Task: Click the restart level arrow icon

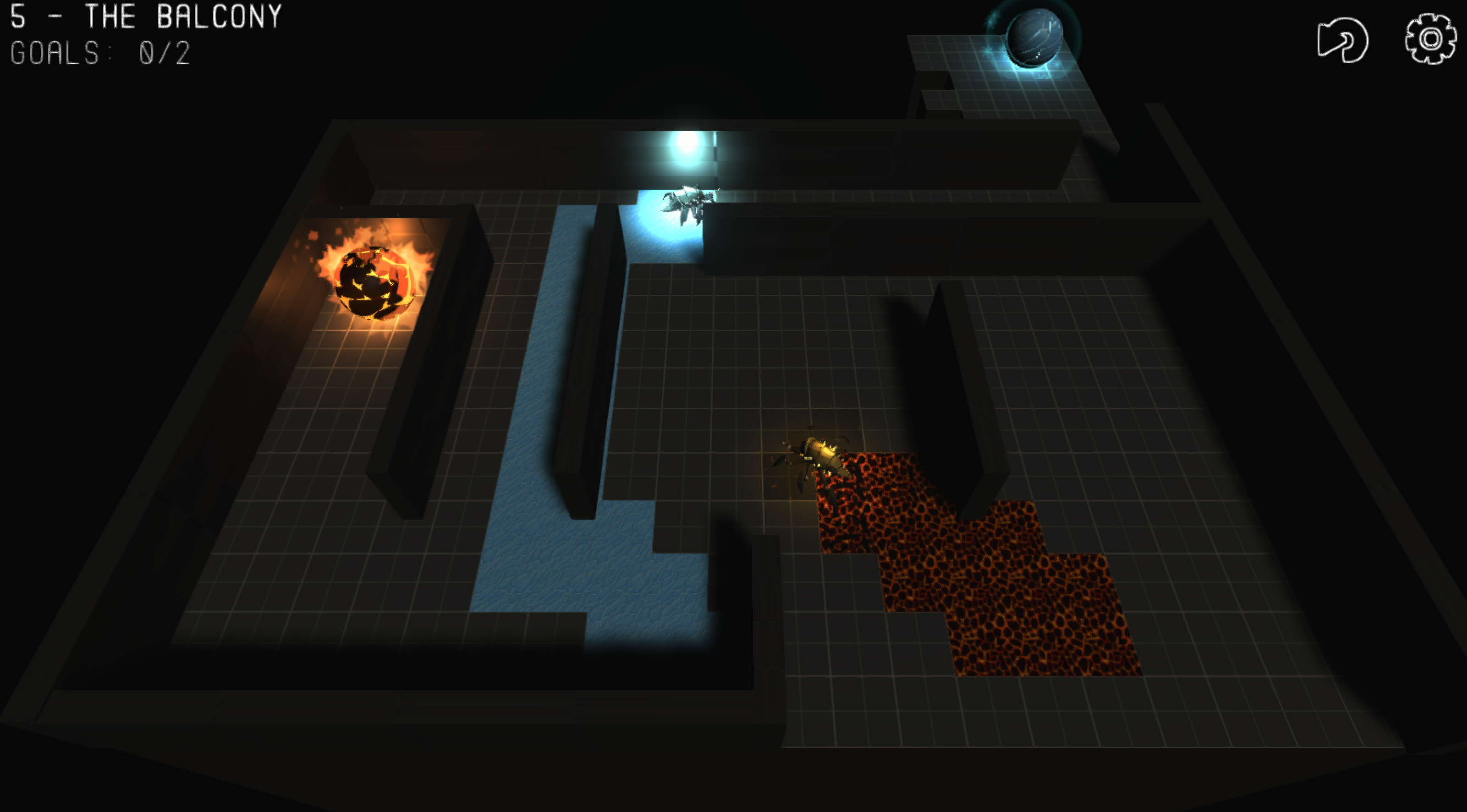Action: coord(1342,40)
